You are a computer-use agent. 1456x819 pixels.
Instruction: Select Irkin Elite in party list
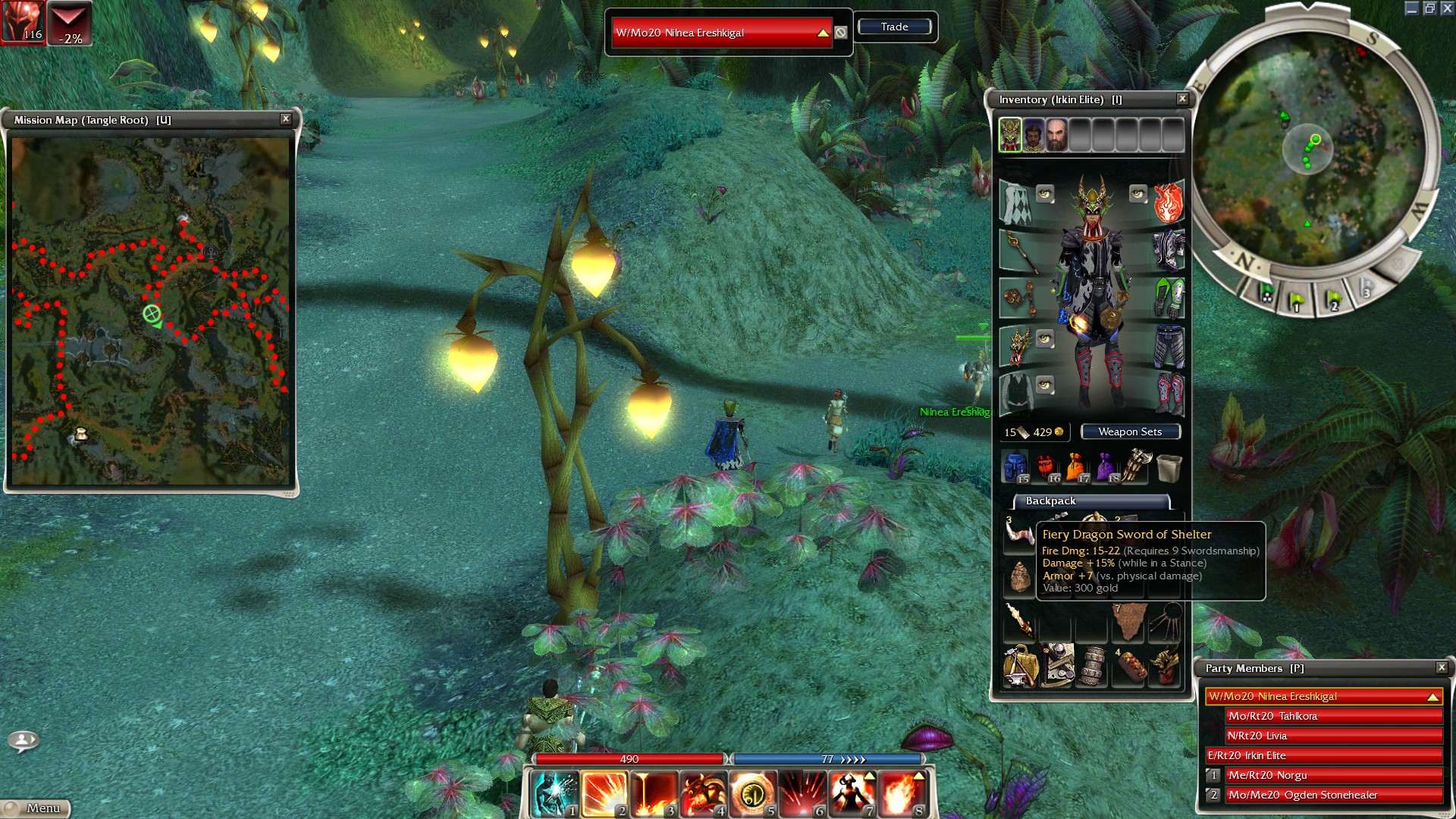pyautogui.click(x=1324, y=755)
